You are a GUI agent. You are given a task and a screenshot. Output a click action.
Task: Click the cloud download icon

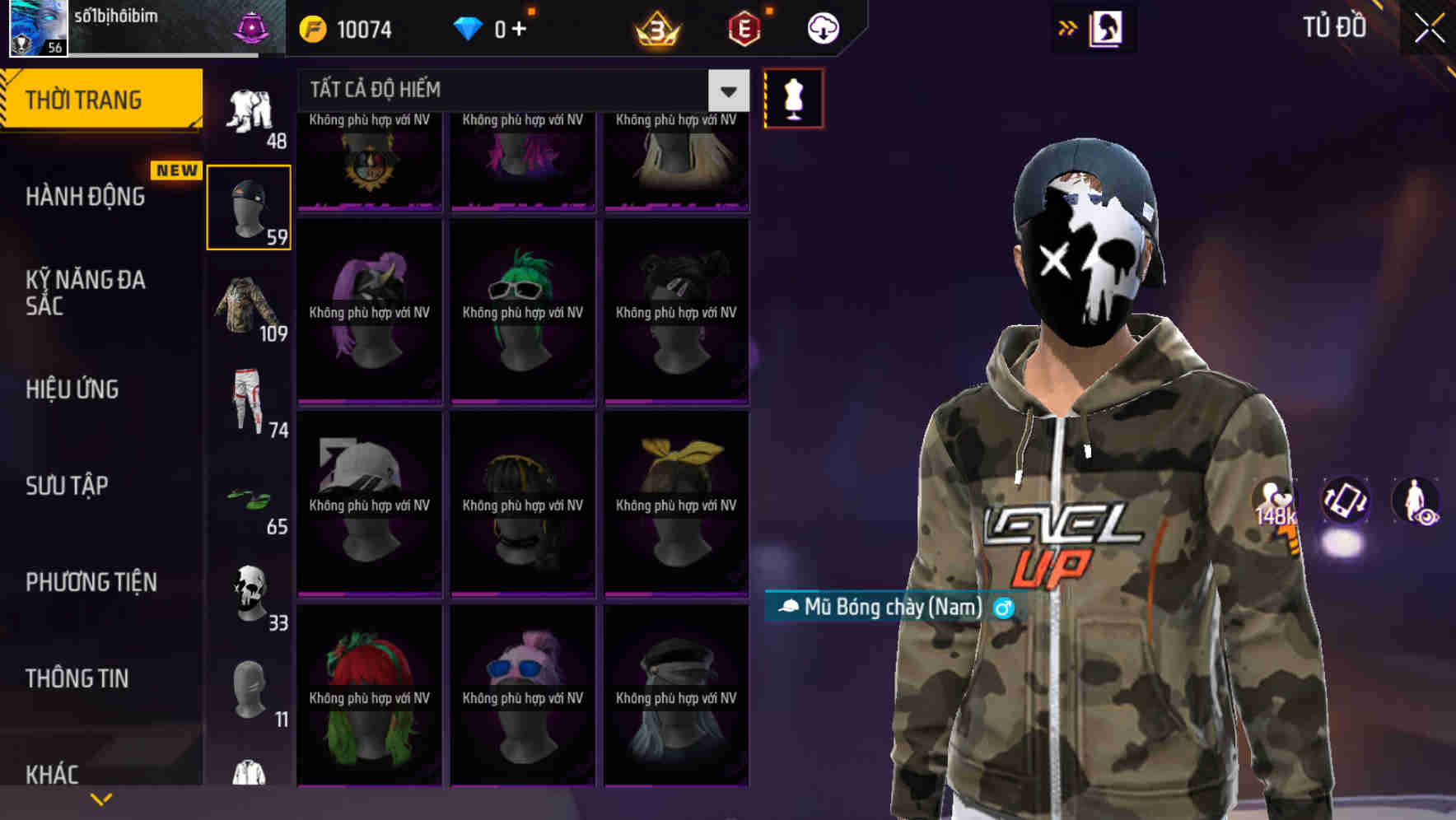822,27
